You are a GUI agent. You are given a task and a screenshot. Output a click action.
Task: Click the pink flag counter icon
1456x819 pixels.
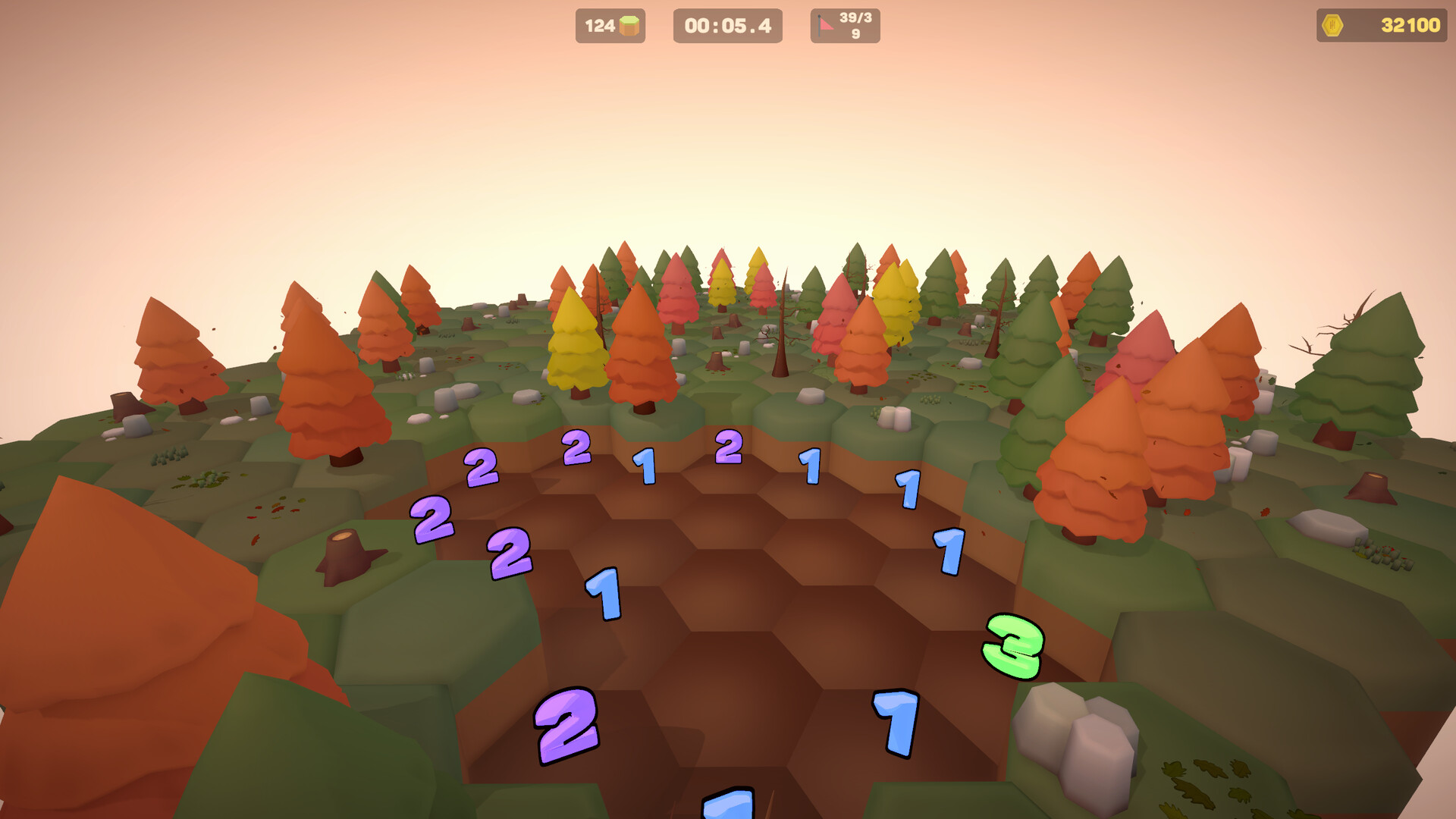[x=824, y=25]
